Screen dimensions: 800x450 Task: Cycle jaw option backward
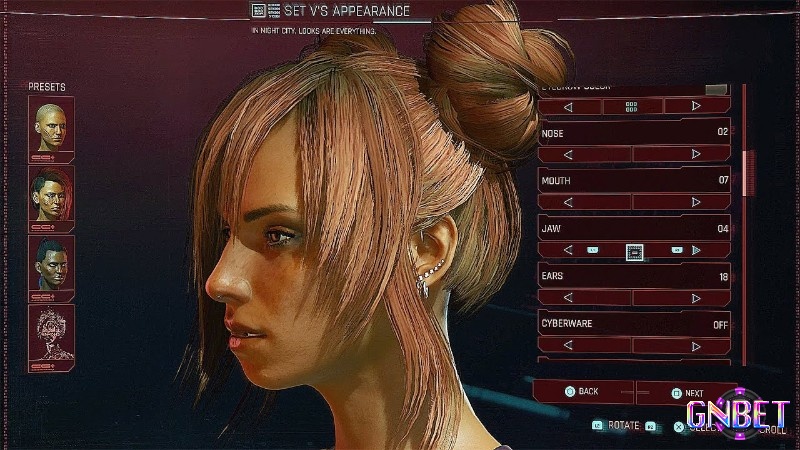(568, 250)
